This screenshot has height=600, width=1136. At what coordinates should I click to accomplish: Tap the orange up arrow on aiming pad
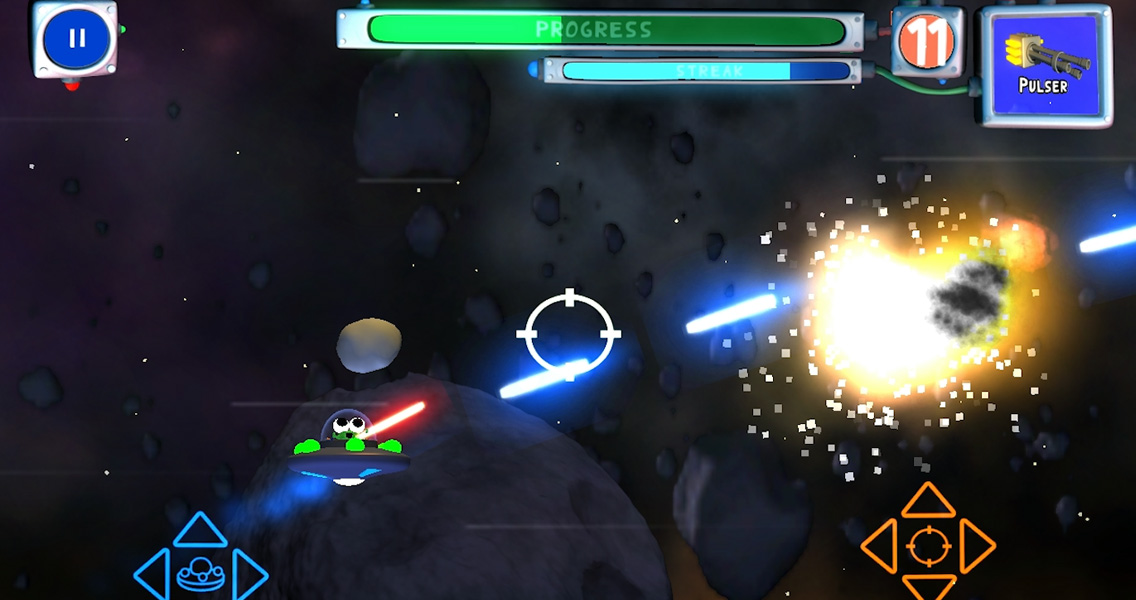(x=929, y=500)
